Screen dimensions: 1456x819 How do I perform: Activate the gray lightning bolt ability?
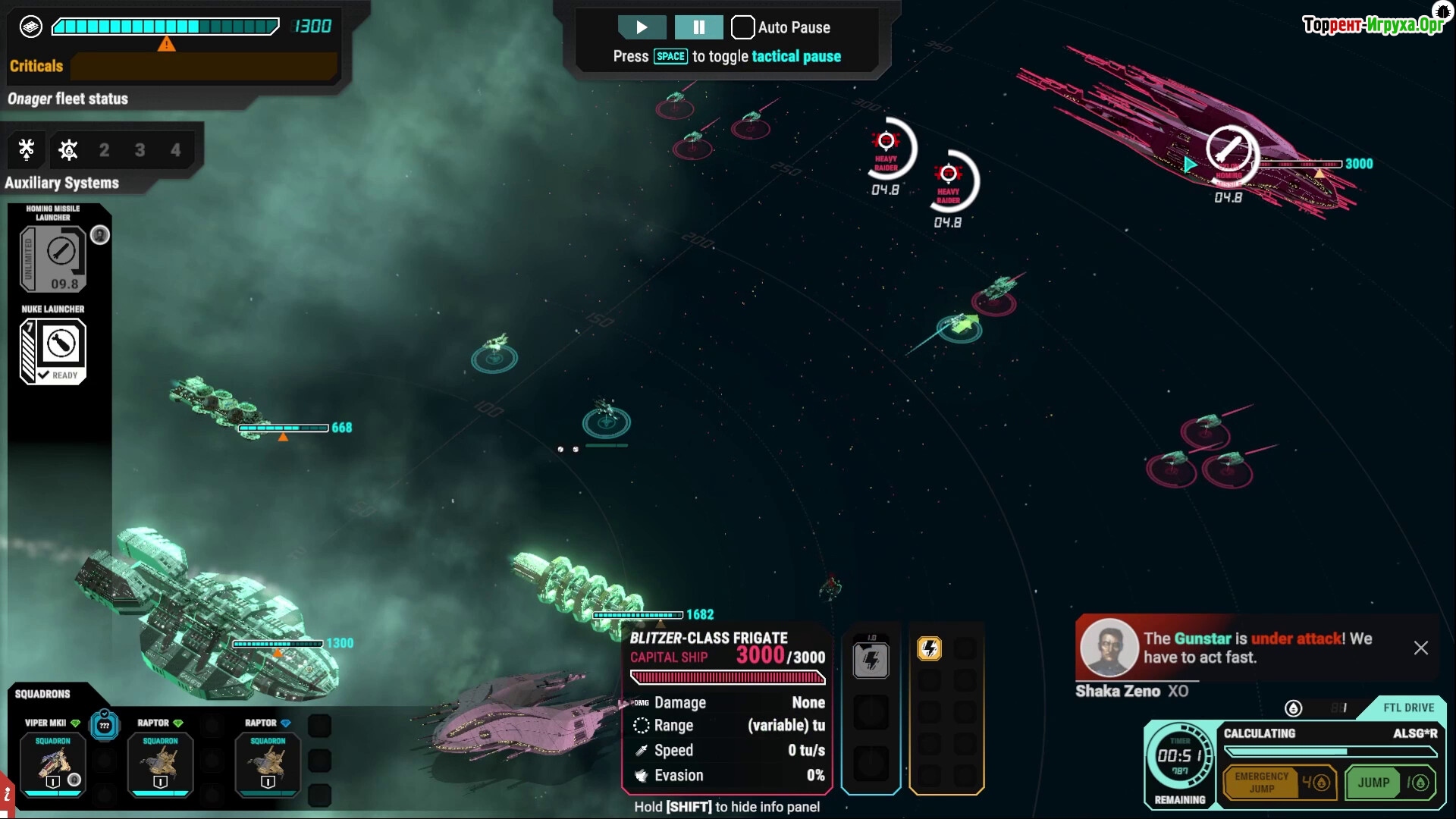pyautogui.click(x=871, y=660)
